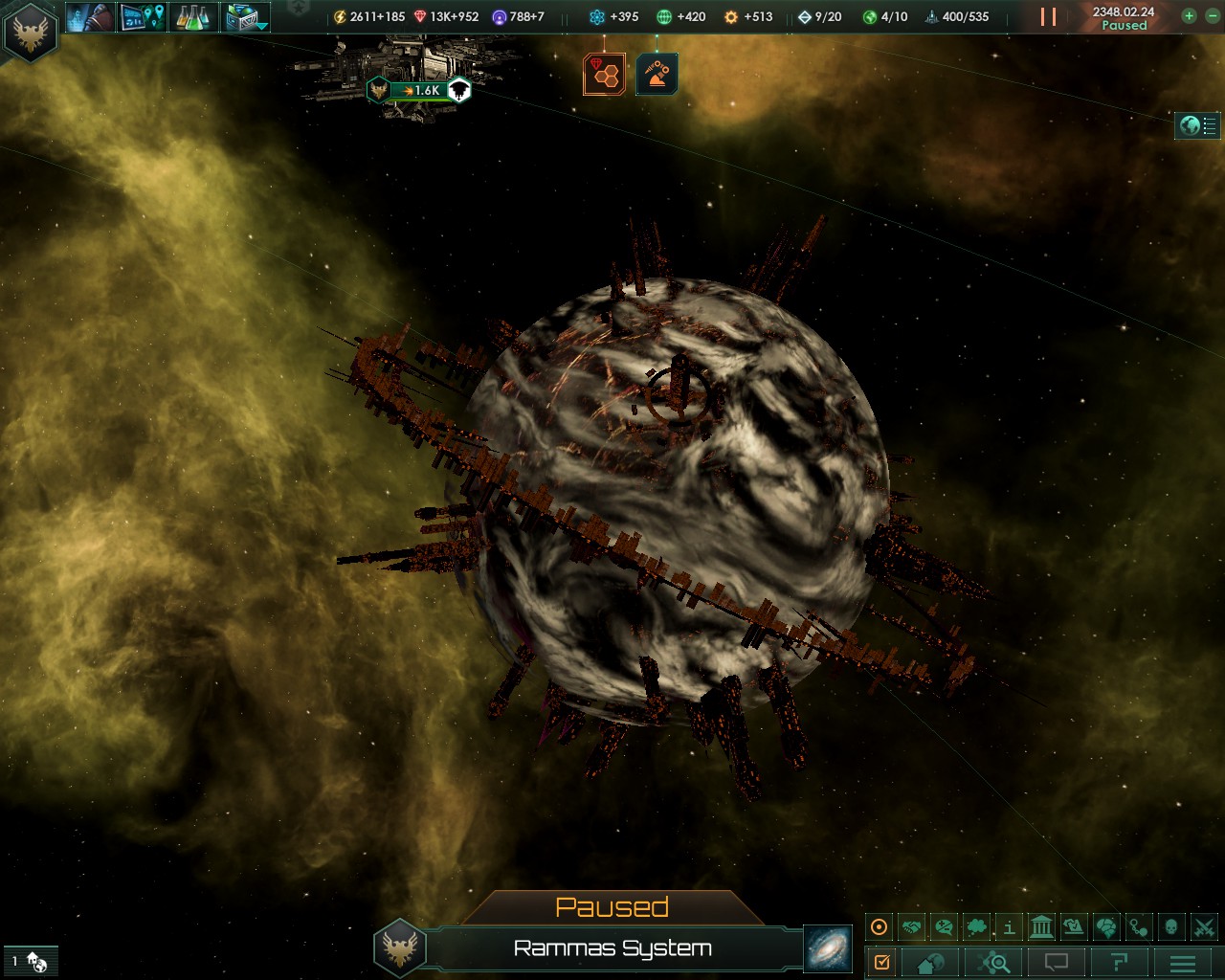
Task: Open the thought bubble opinion dropdown
Action: click(x=975, y=926)
